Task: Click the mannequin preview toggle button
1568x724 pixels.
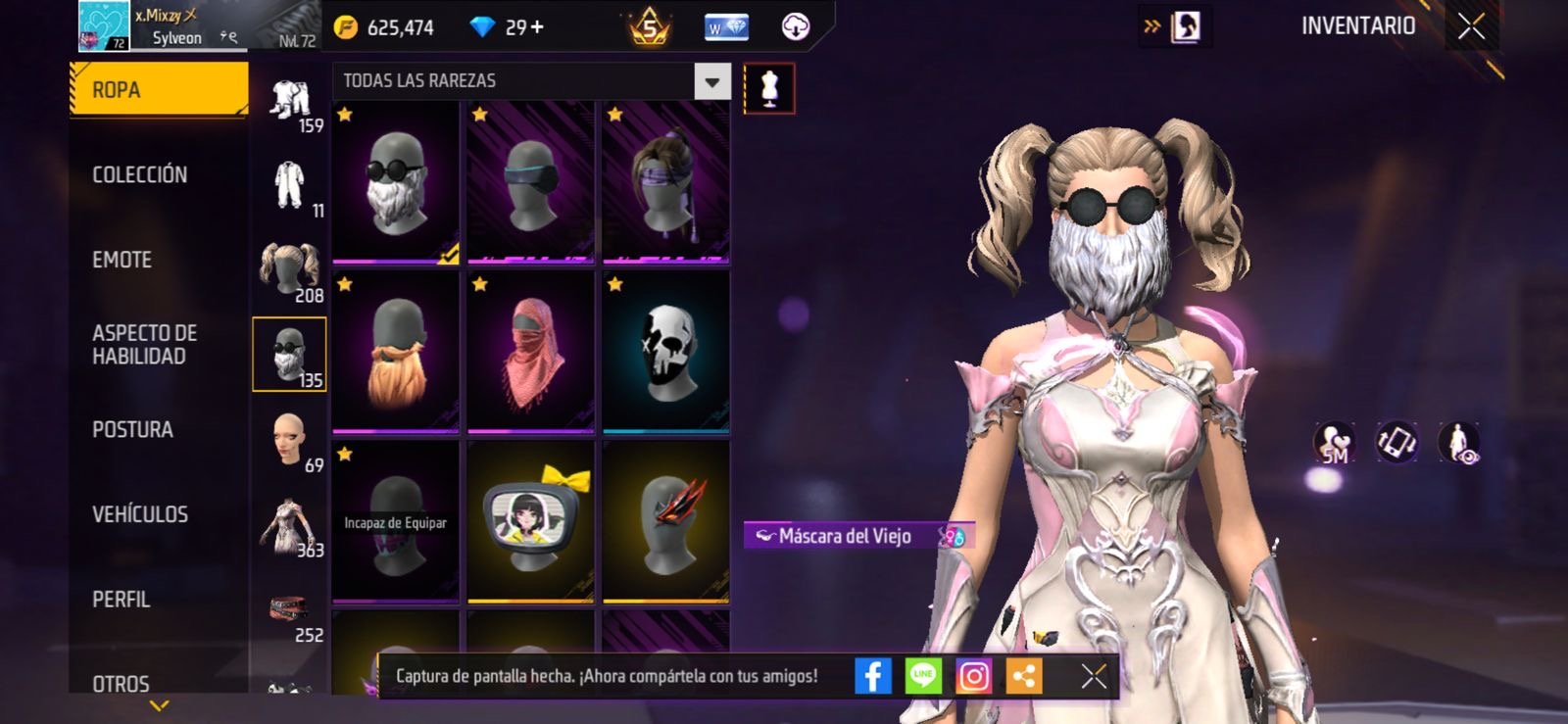Action: [769, 89]
